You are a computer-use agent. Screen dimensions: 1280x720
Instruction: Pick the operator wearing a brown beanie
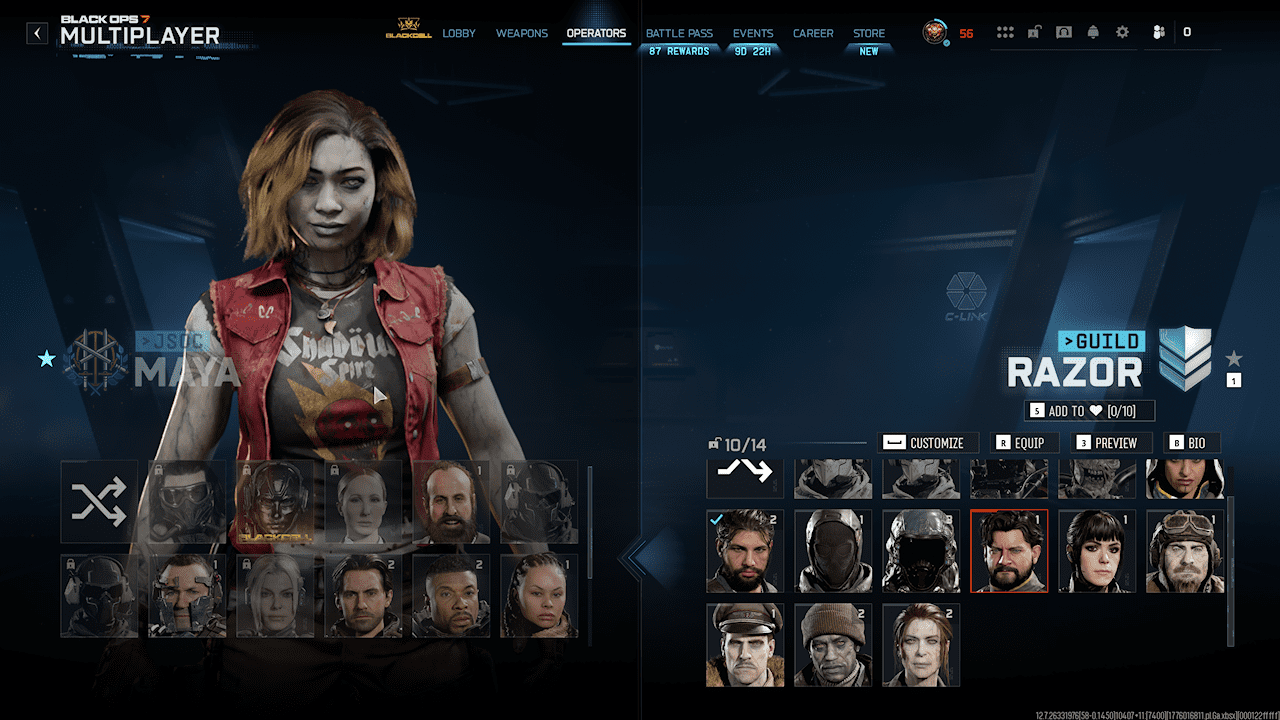pyautogui.click(x=833, y=645)
